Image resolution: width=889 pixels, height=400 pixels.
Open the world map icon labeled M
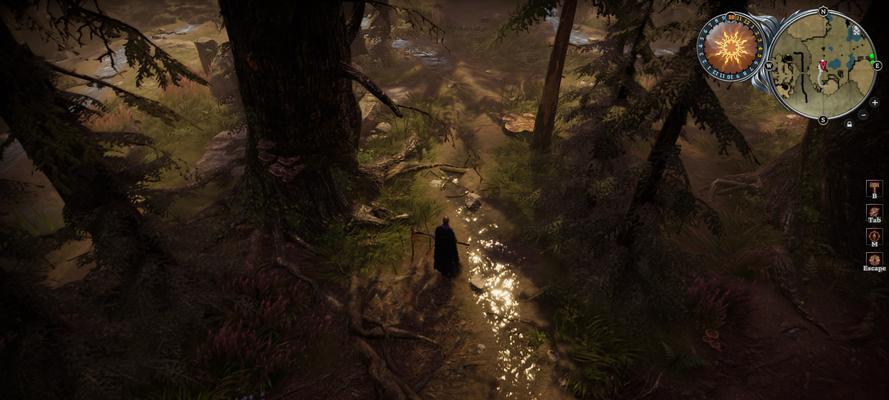coord(874,236)
